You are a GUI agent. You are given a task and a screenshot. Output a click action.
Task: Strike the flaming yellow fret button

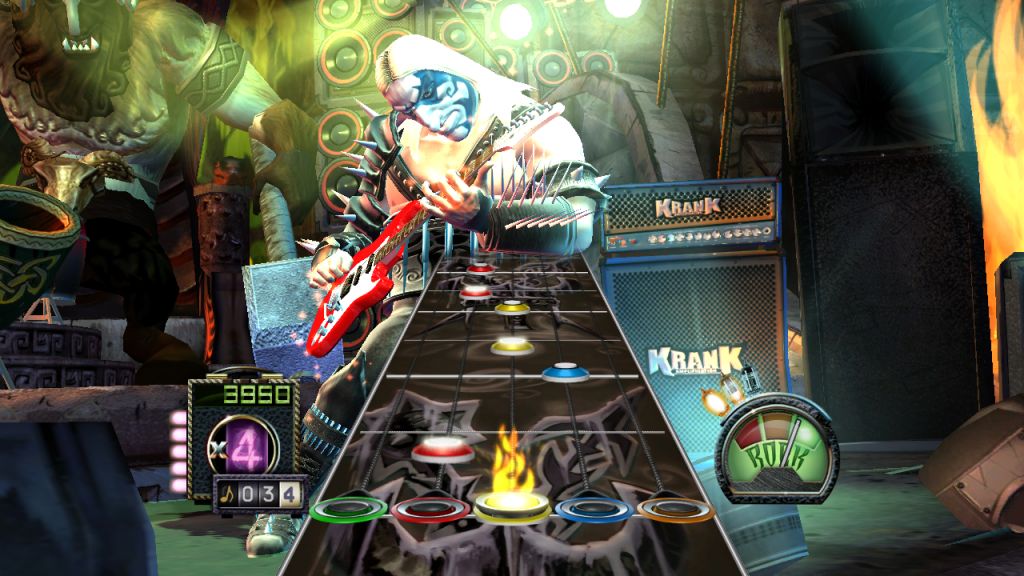(x=513, y=506)
